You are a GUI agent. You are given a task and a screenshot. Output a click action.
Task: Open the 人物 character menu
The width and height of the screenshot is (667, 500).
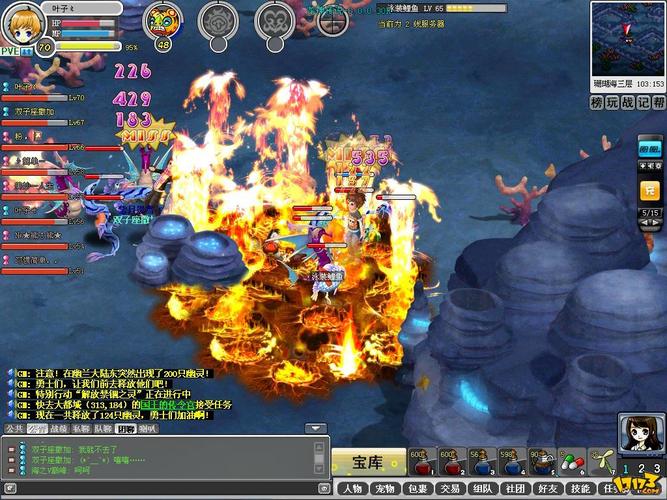(351, 489)
